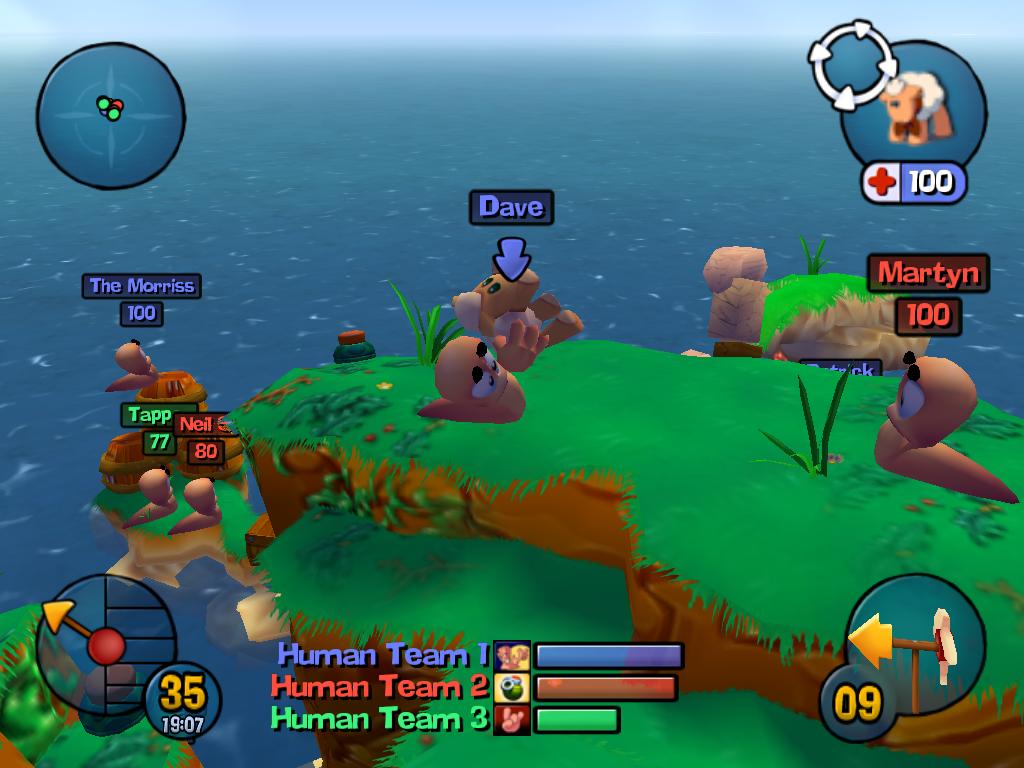Open the weapon panel with arrow signpost
The height and width of the screenshot is (768, 1024).
[x=915, y=643]
